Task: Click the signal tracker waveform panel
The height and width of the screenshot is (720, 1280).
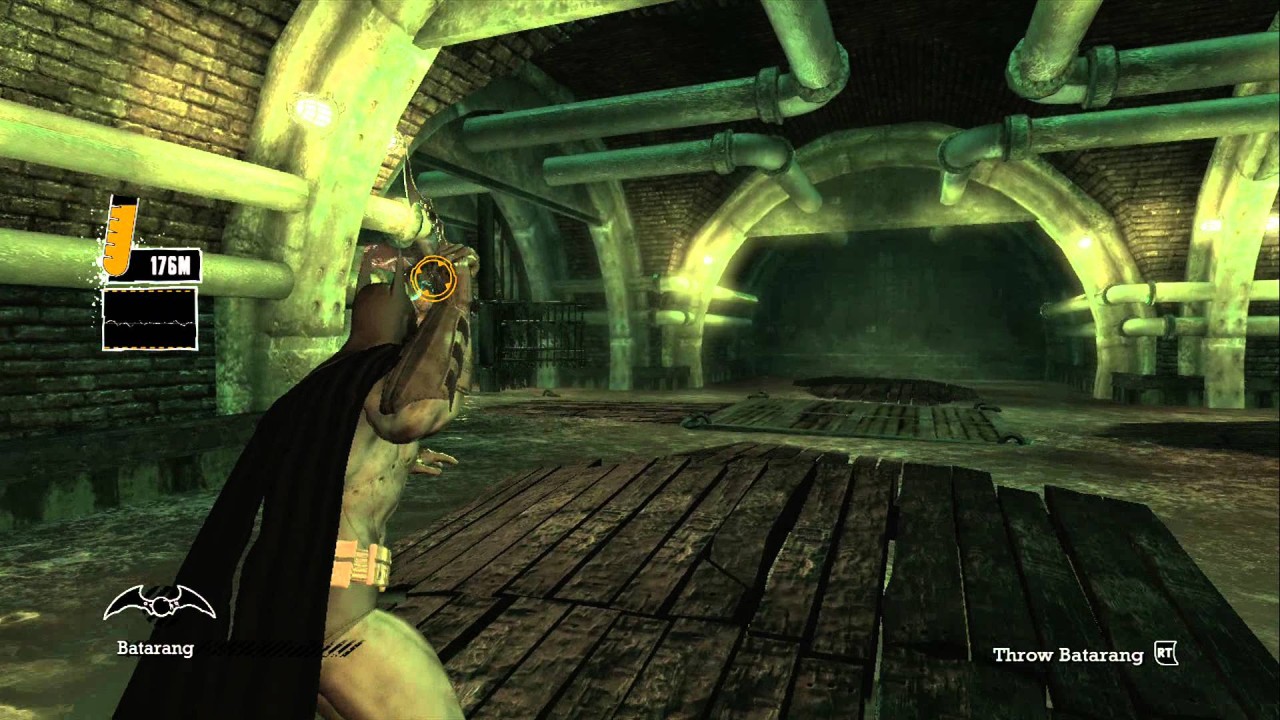Action: pyautogui.click(x=150, y=319)
